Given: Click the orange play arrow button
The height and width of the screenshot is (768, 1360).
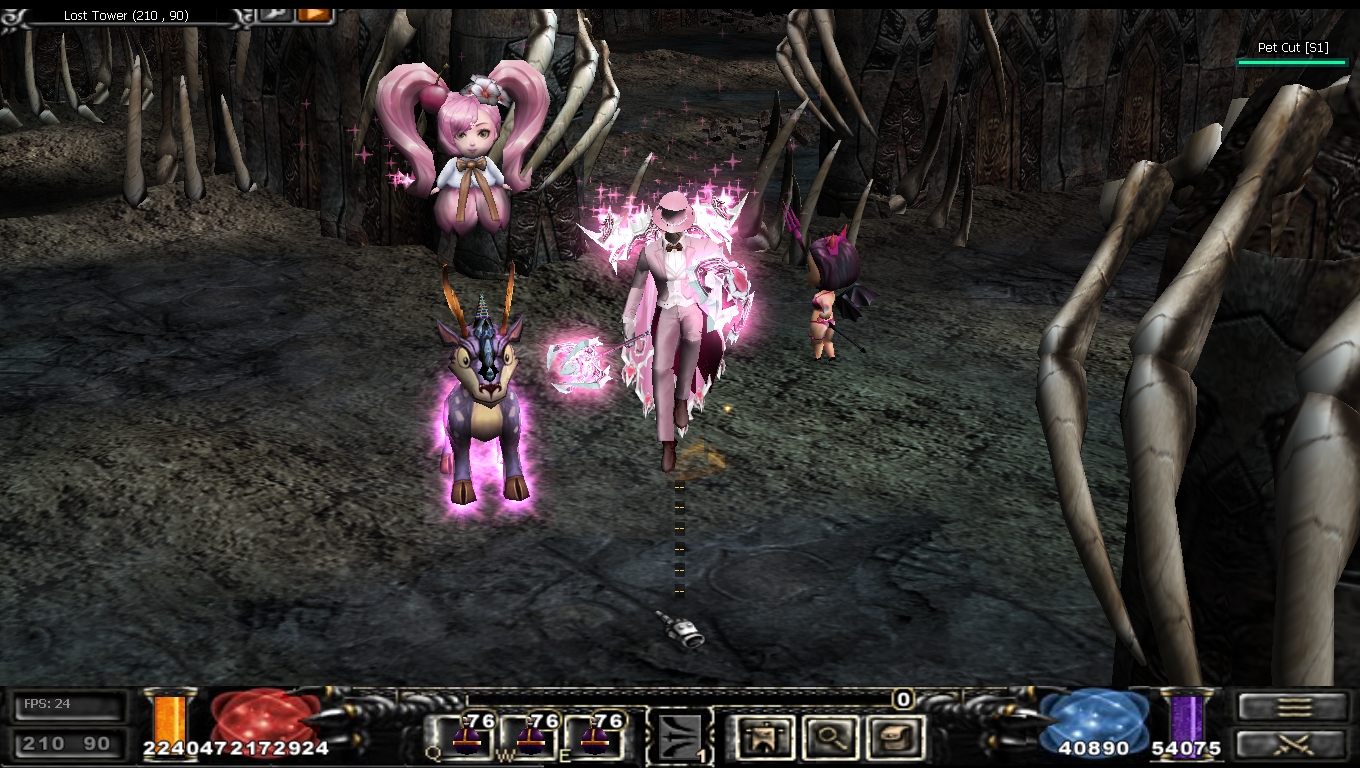Looking at the screenshot, I should (314, 14).
